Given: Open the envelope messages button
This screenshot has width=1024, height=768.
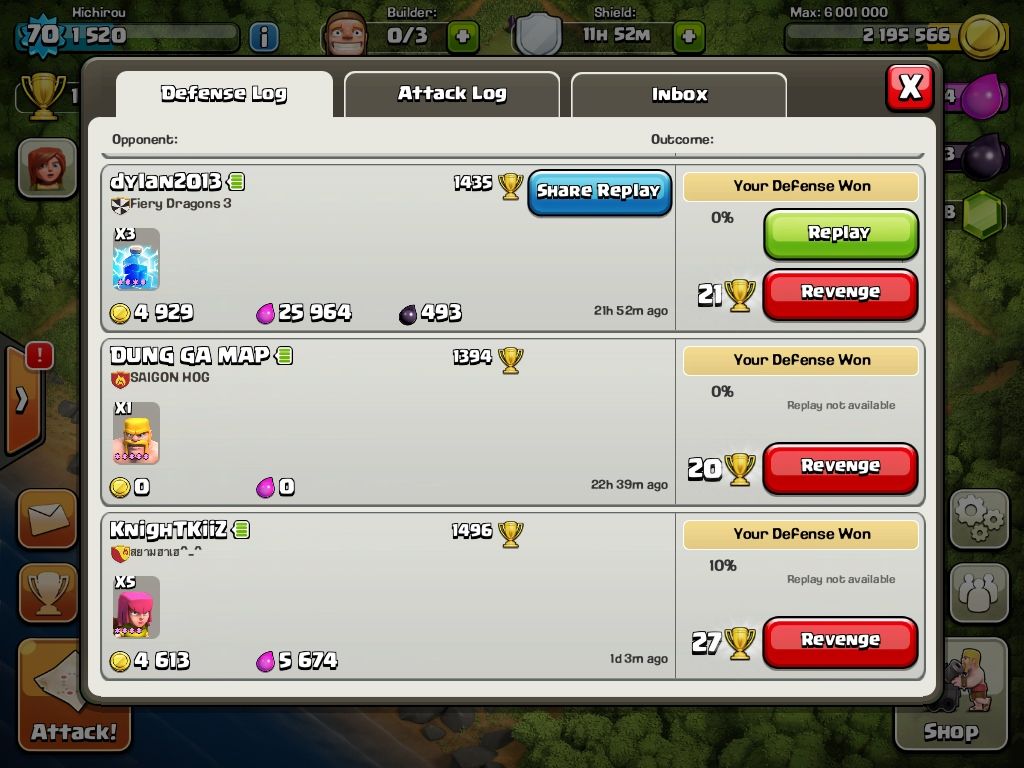Looking at the screenshot, I should tap(47, 518).
